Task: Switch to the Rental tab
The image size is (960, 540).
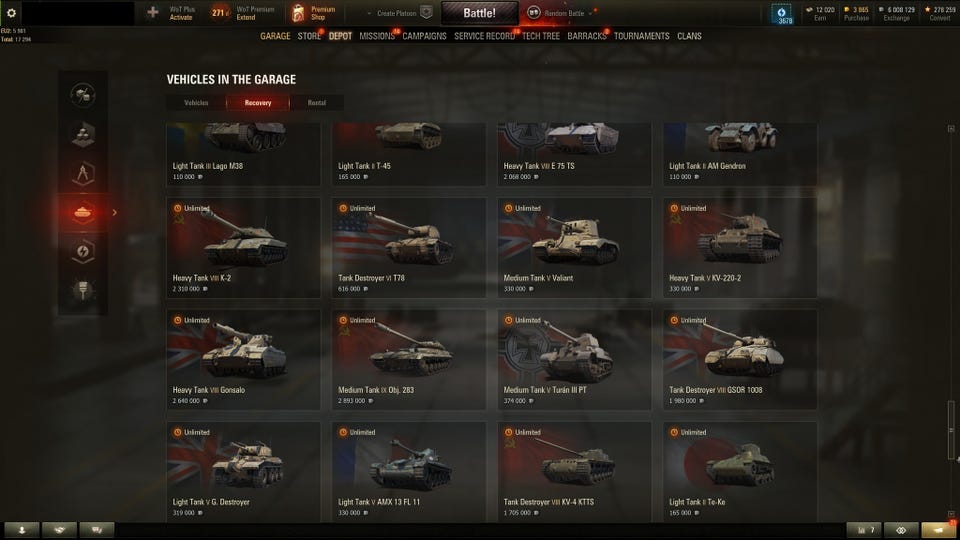Action: pos(316,102)
